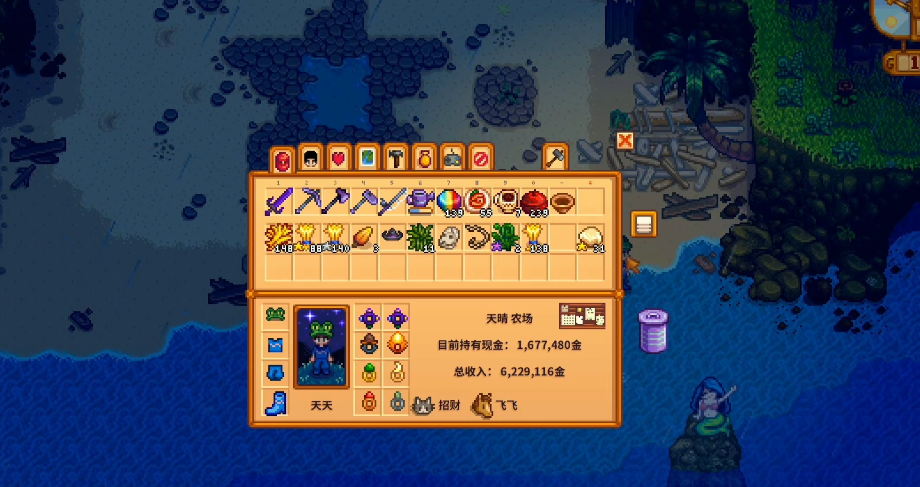The image size is (920, 487).
Task: Close the menu with the orange X
Action: 625,141
